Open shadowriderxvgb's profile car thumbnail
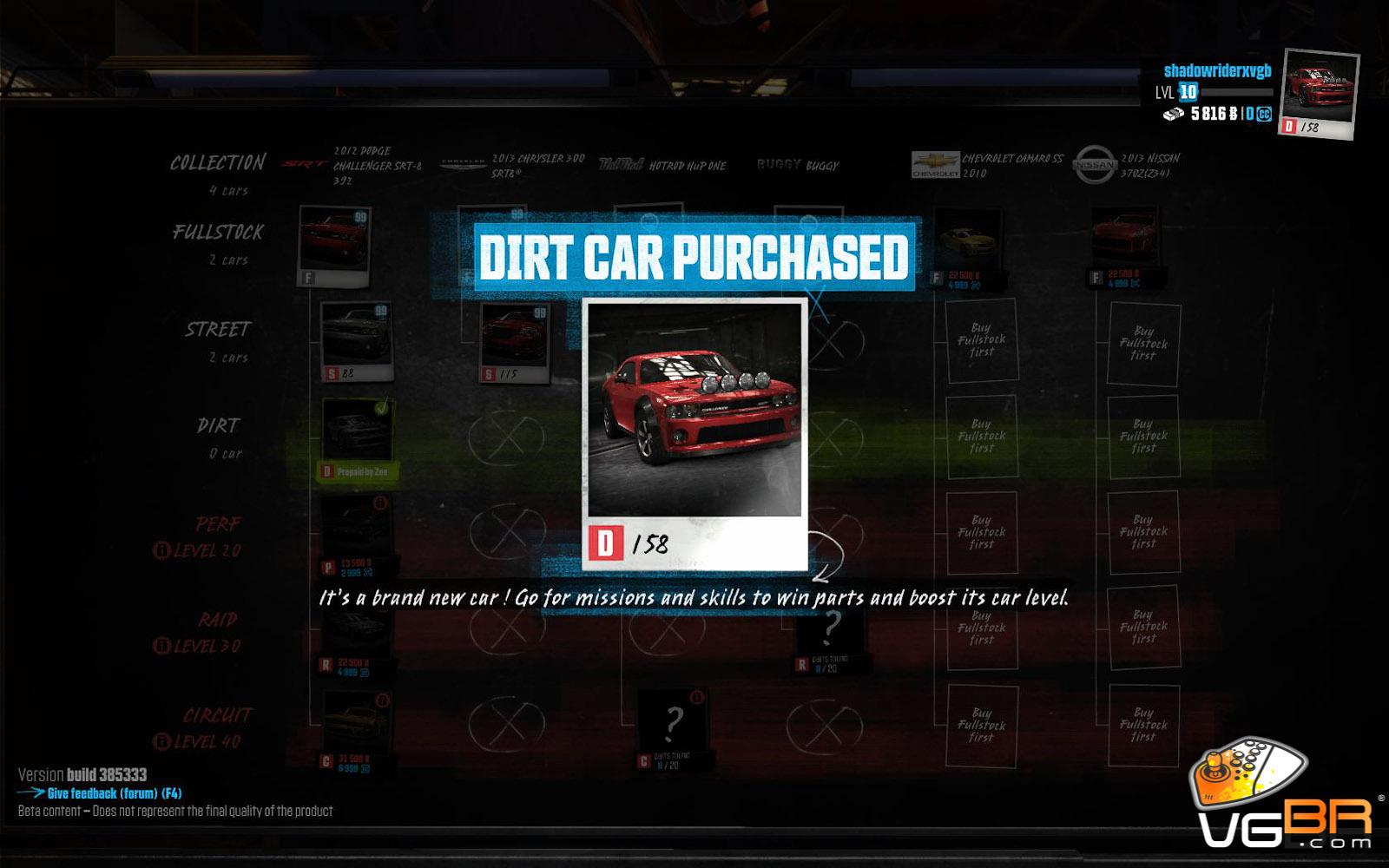Viewport: 1389px width, 868px height. (x=1320, y=93)
